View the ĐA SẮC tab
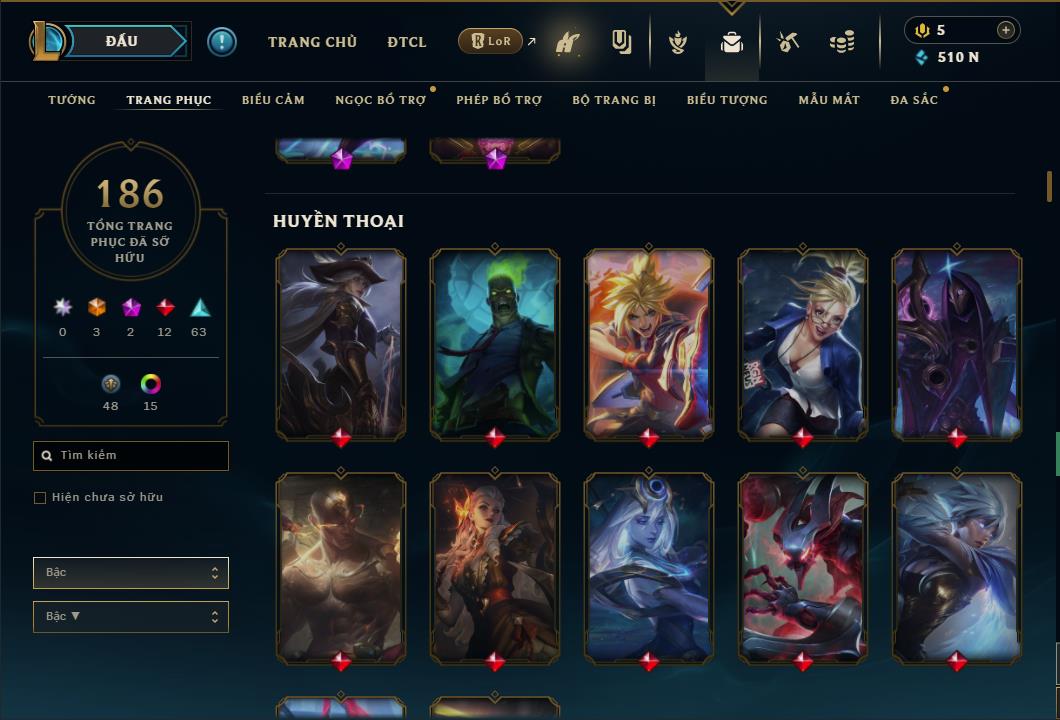This screenshot has width=1060, height=720. click(914, 100)
